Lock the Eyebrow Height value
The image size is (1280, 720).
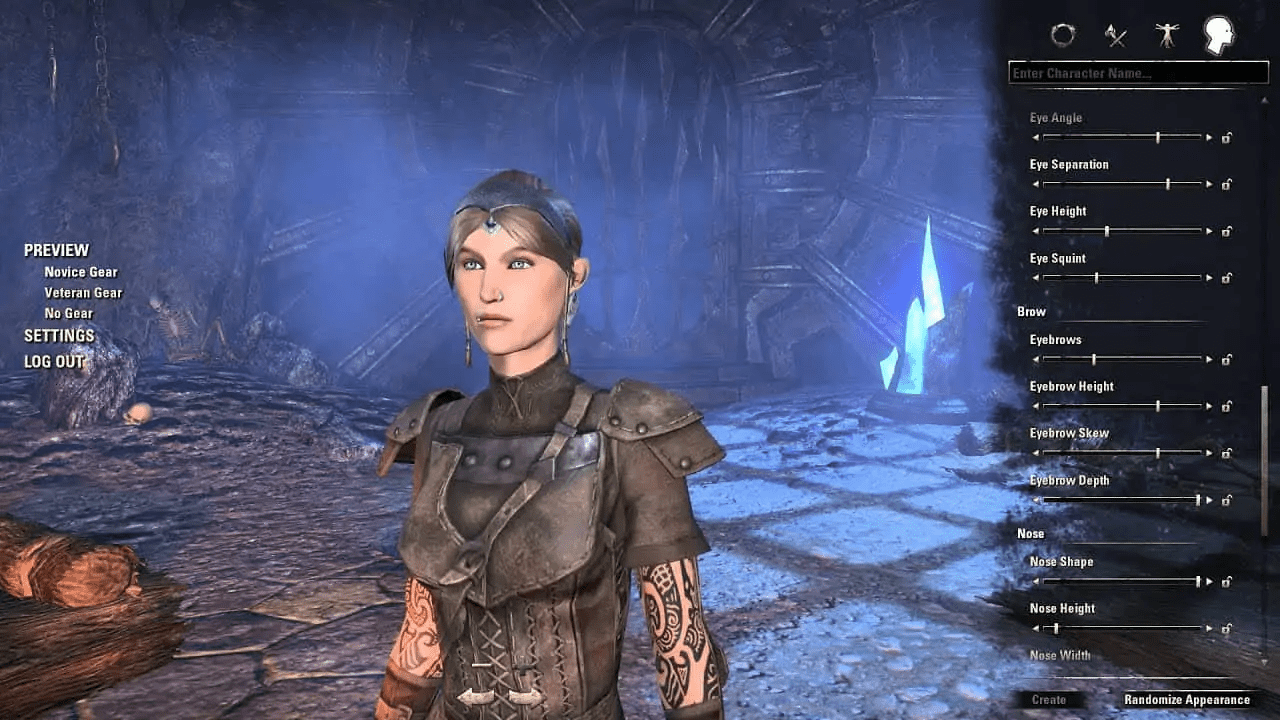click(x=1226, y=407)
